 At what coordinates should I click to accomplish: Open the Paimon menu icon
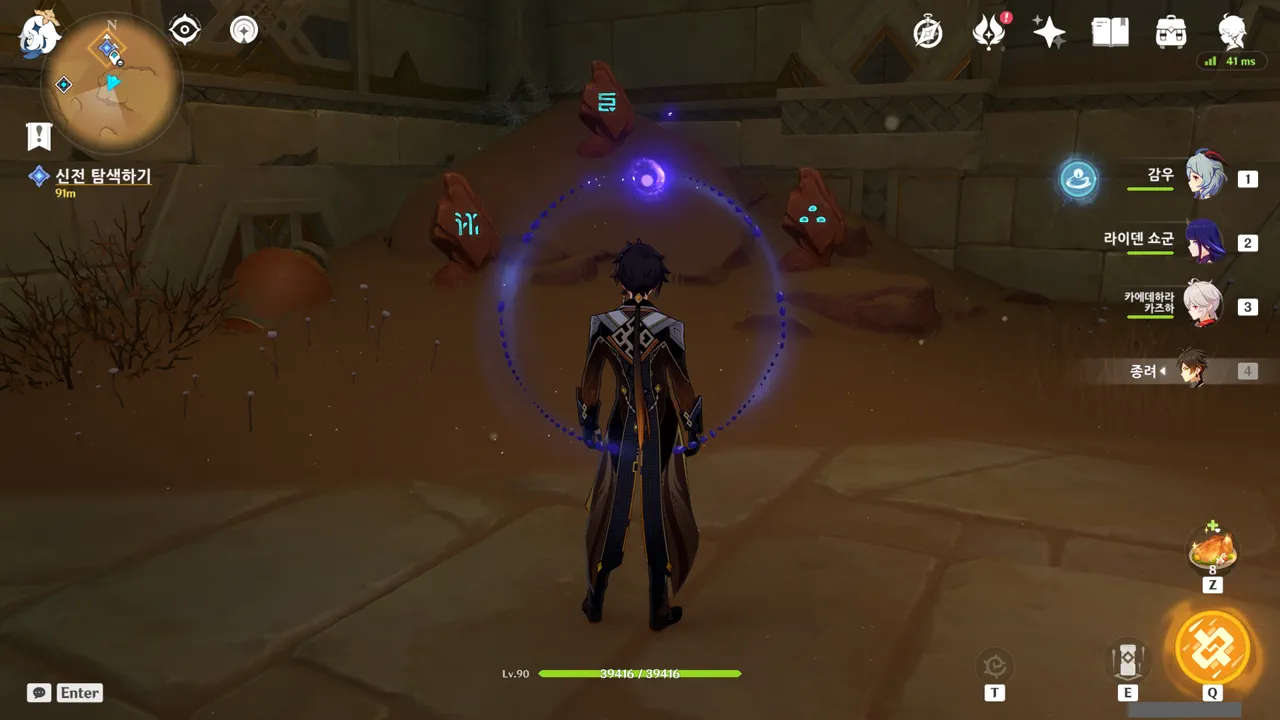40,32
